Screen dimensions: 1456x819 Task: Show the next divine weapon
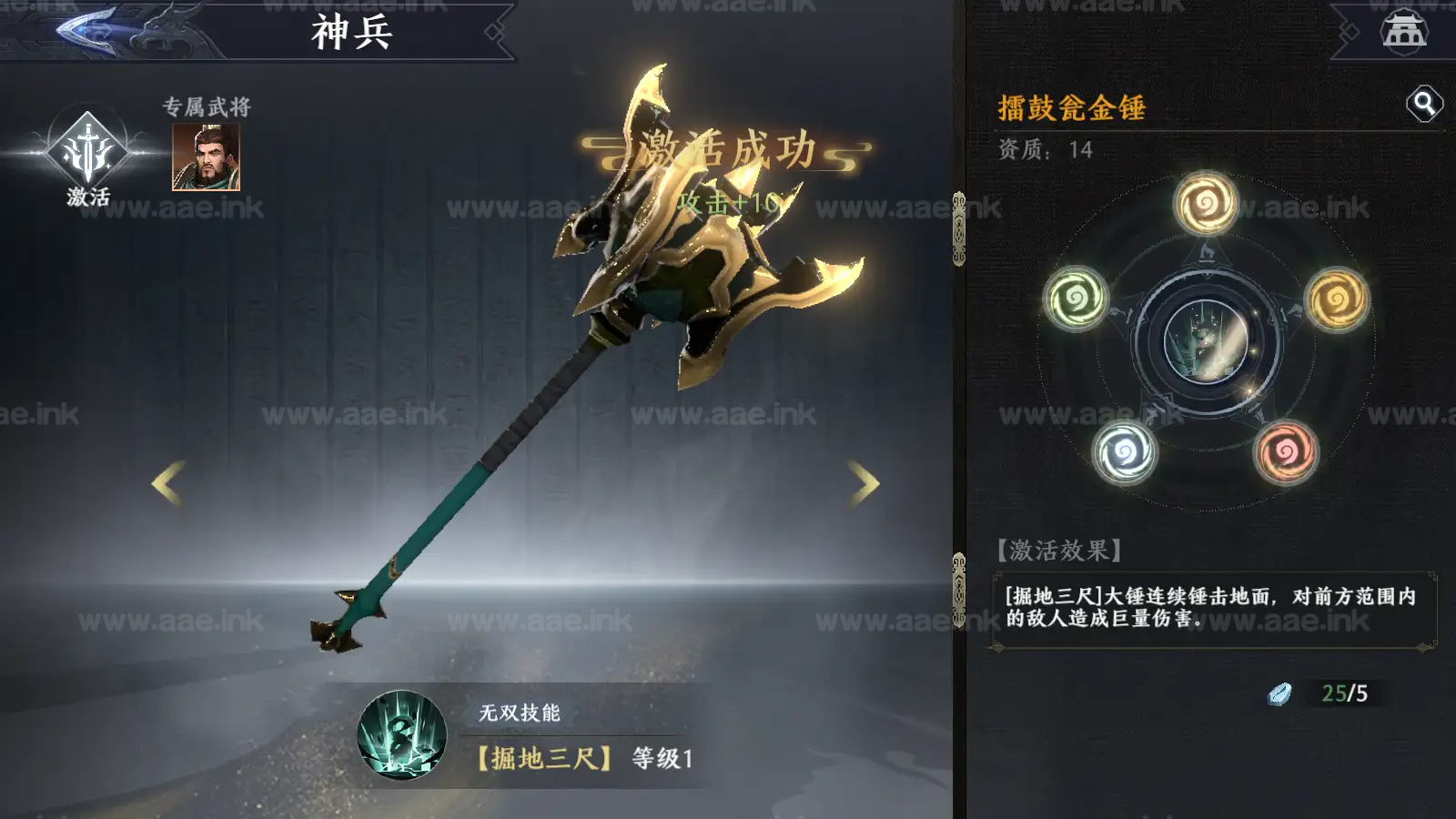[x=864, y=482]
